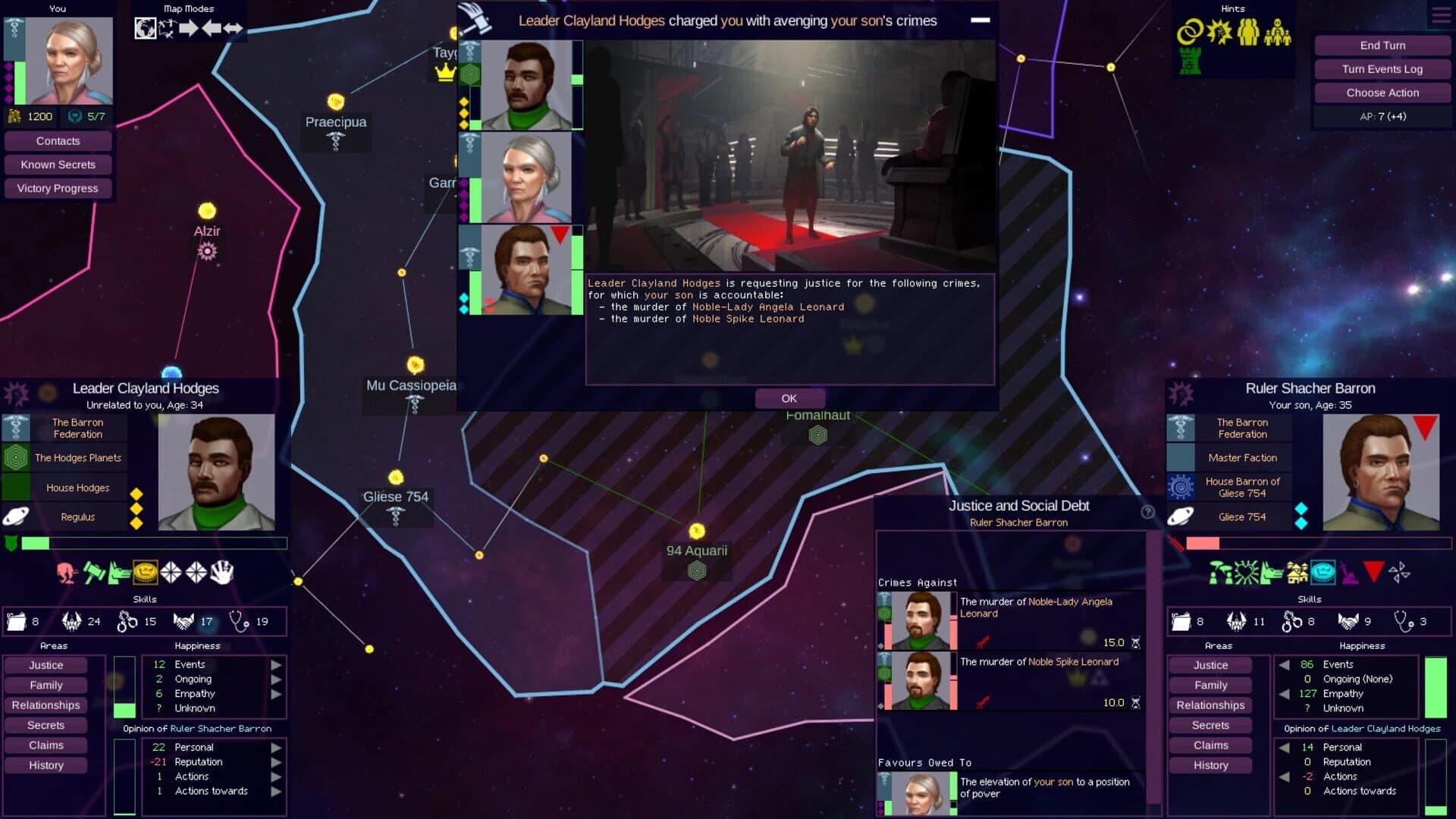Confirm the justice charge with OK

789,398
